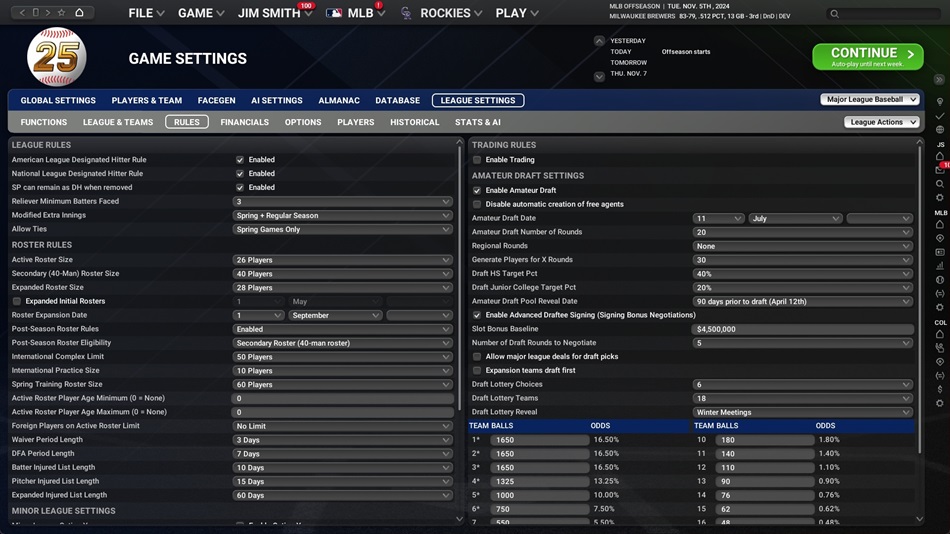
Task: Open the League Actions dropdown
Action: (881, 122)
